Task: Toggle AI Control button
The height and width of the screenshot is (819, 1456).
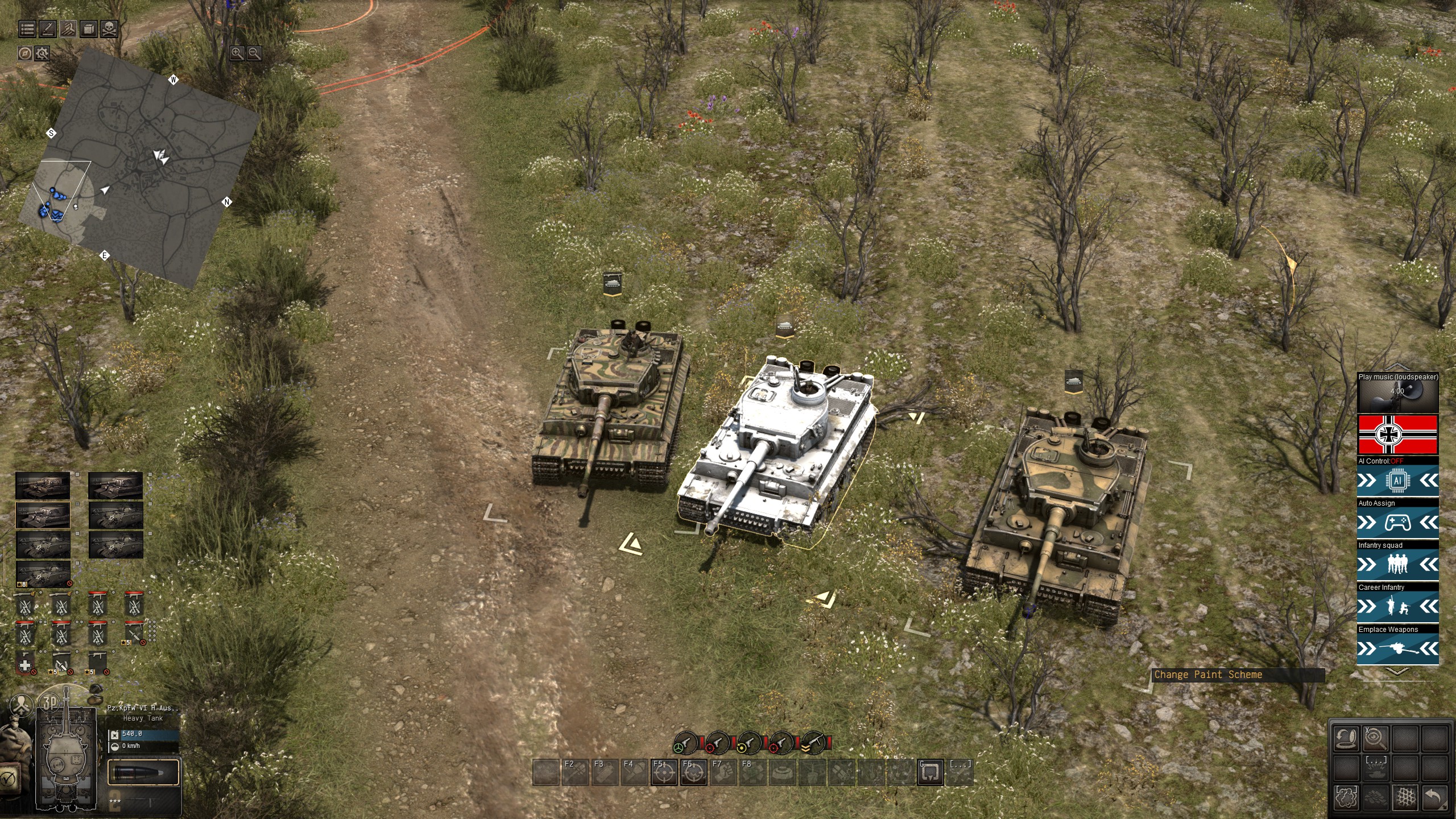Action: click(1397, 481)
